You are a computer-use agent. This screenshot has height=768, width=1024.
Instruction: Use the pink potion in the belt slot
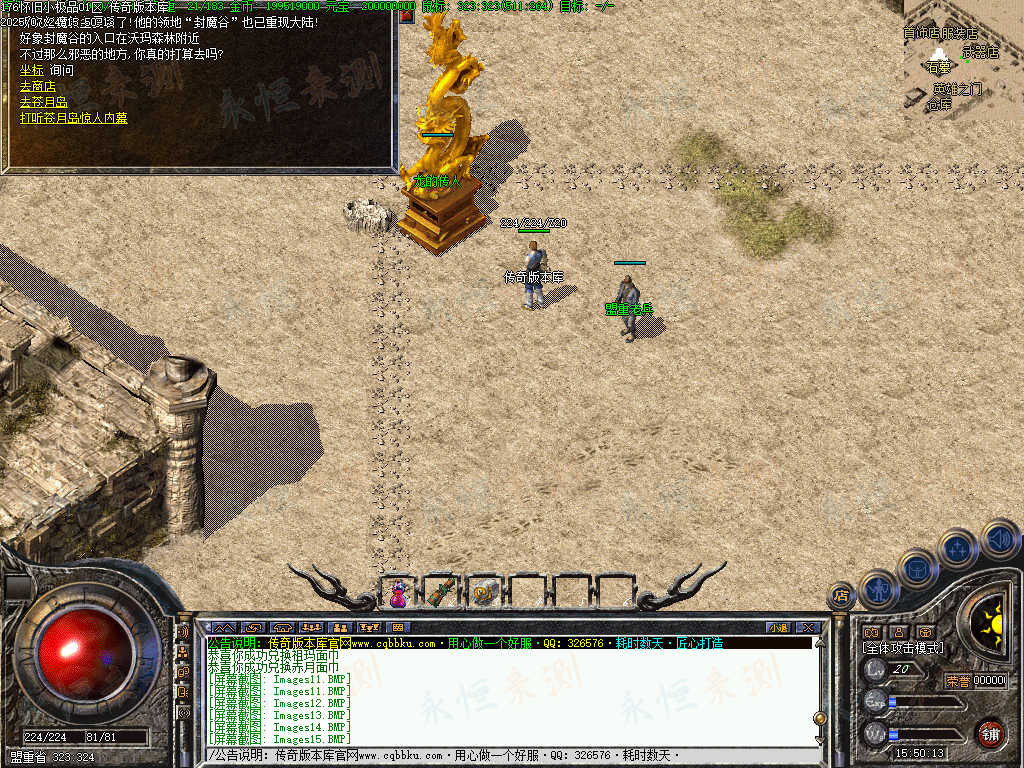[x=399, y=593]
